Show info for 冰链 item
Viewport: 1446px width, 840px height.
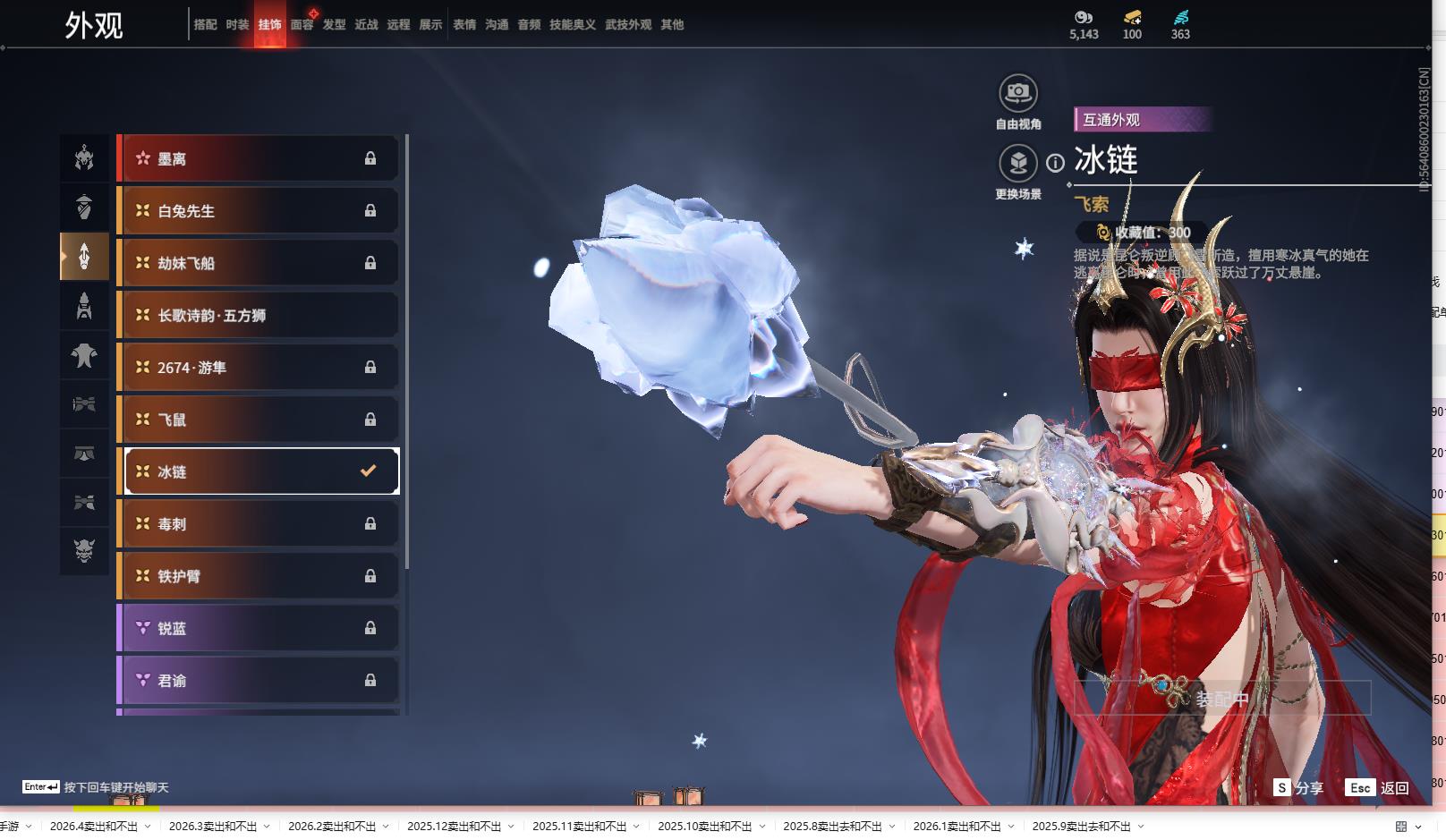[x=1056, y=163]
